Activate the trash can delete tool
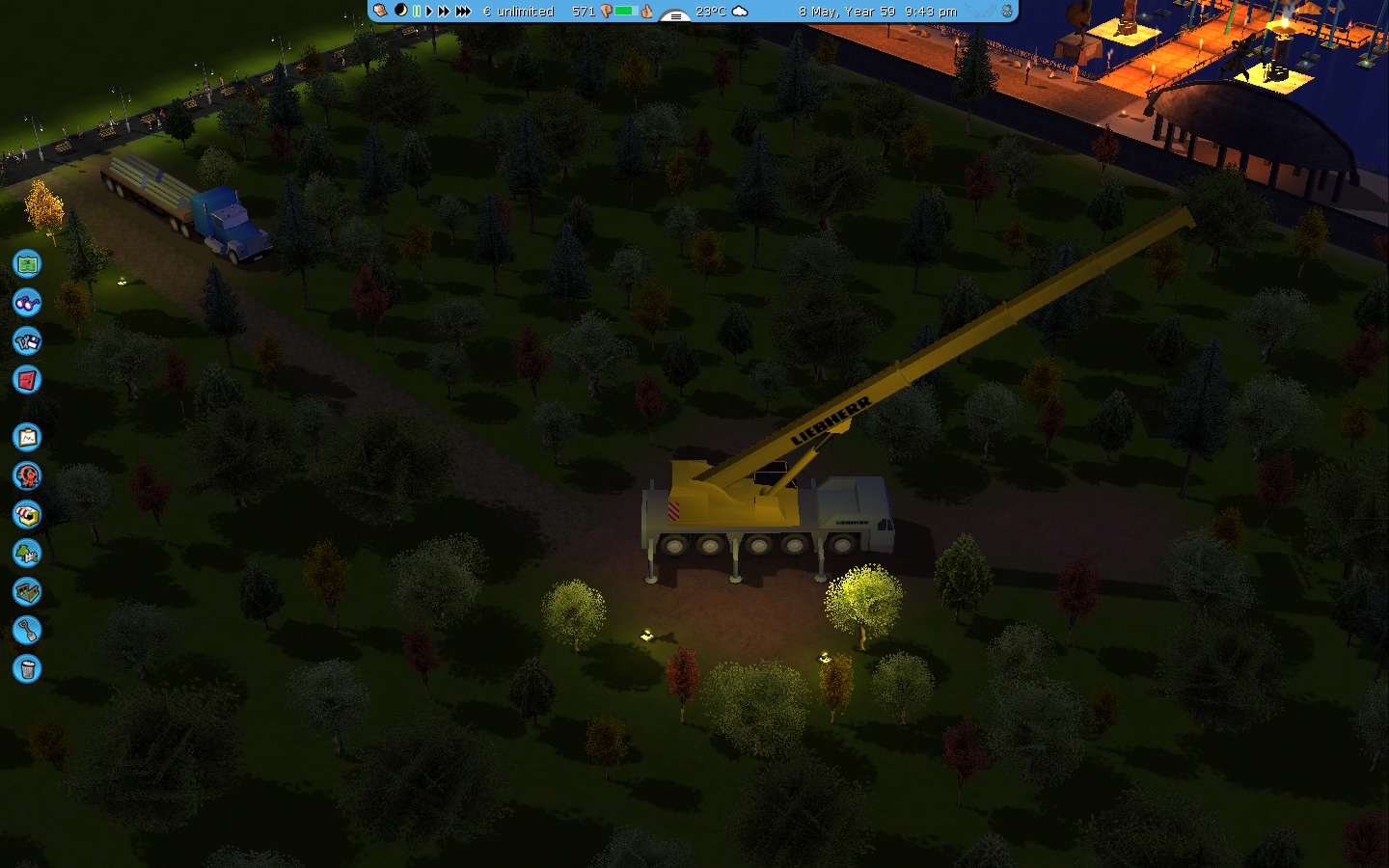 pyautogui.click(x=27, y=668)
